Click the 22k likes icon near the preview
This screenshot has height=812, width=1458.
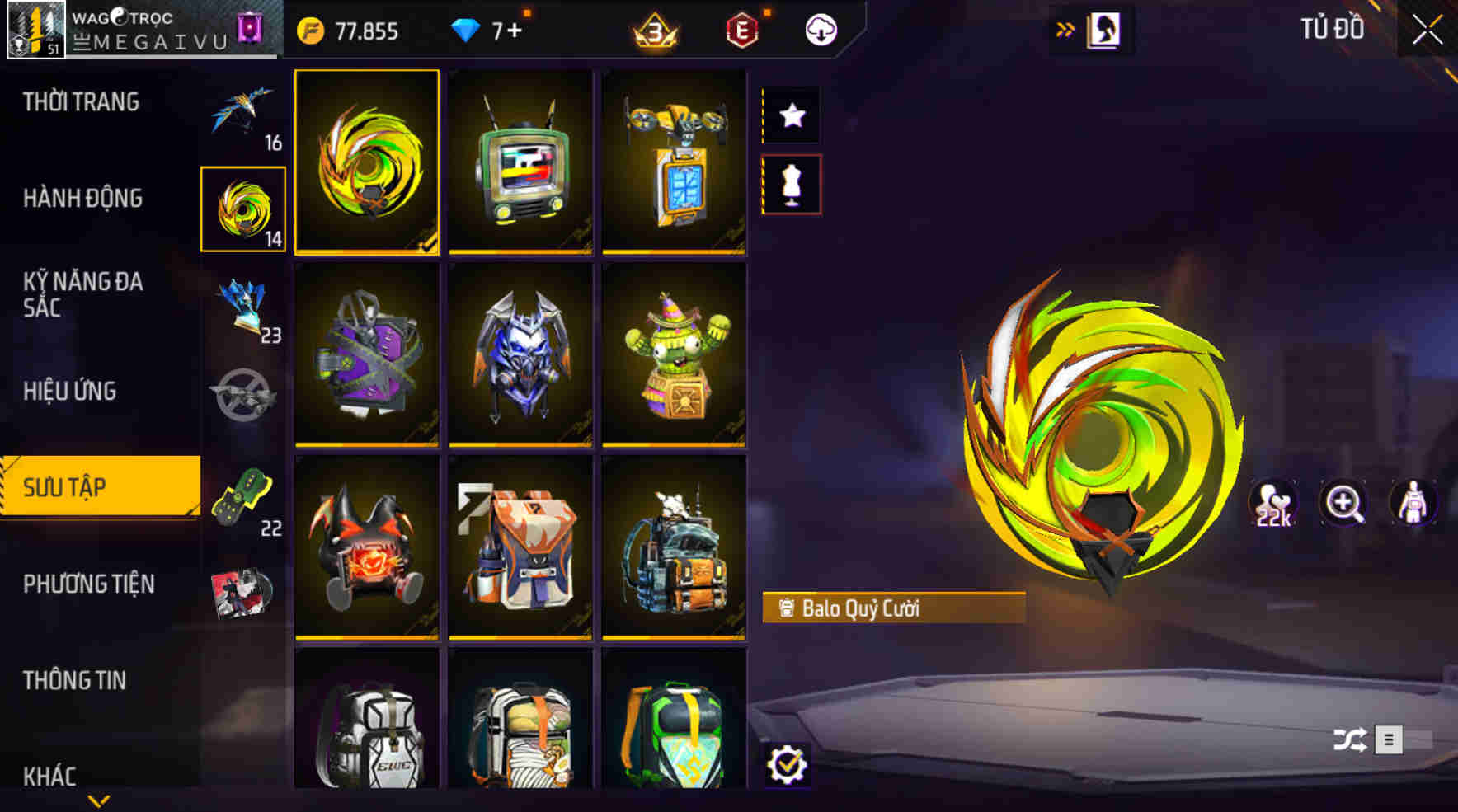[x=1274, y=503]
